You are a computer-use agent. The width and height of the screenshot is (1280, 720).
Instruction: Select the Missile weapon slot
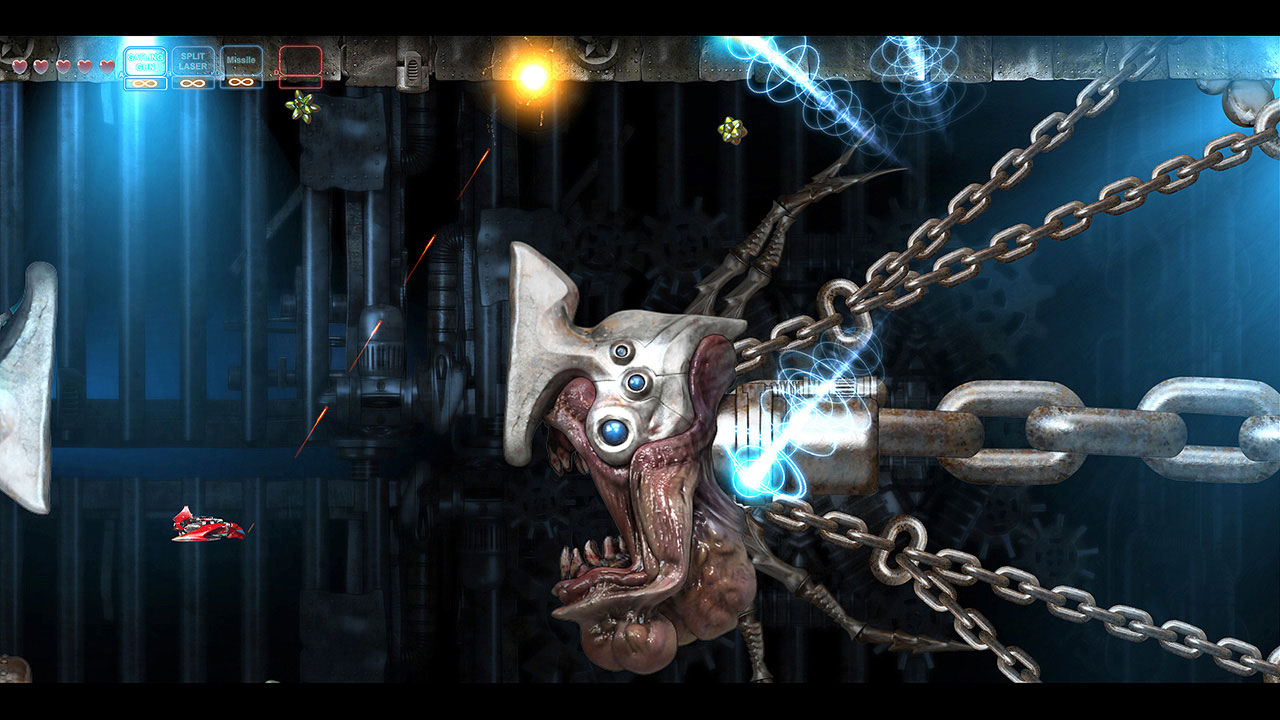pos(241,61)
